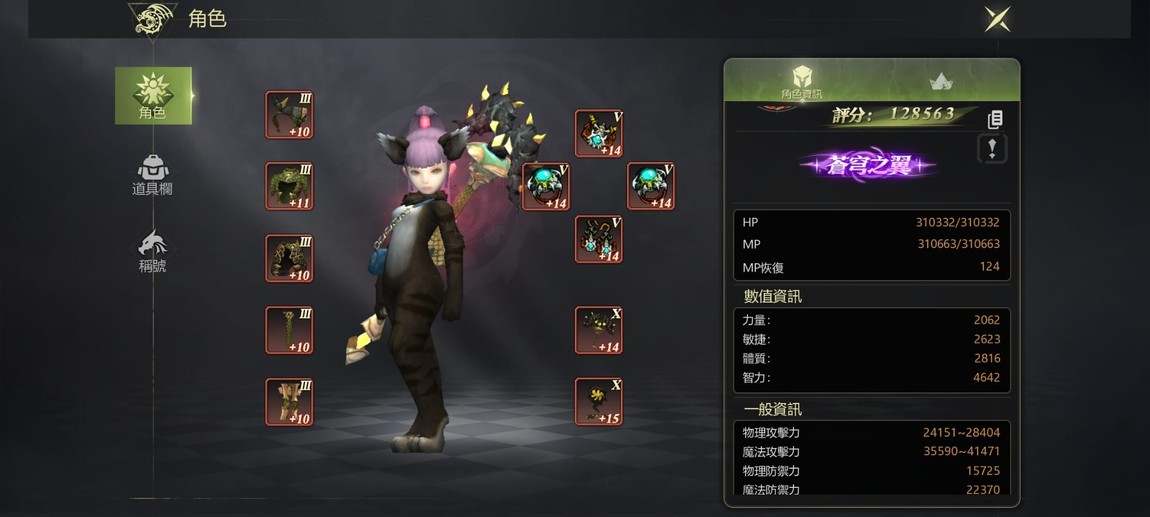The width and height of the screenshot is (1150, 517).
Task: Close the 角色 character screen
Action: (x=997, y=19)
